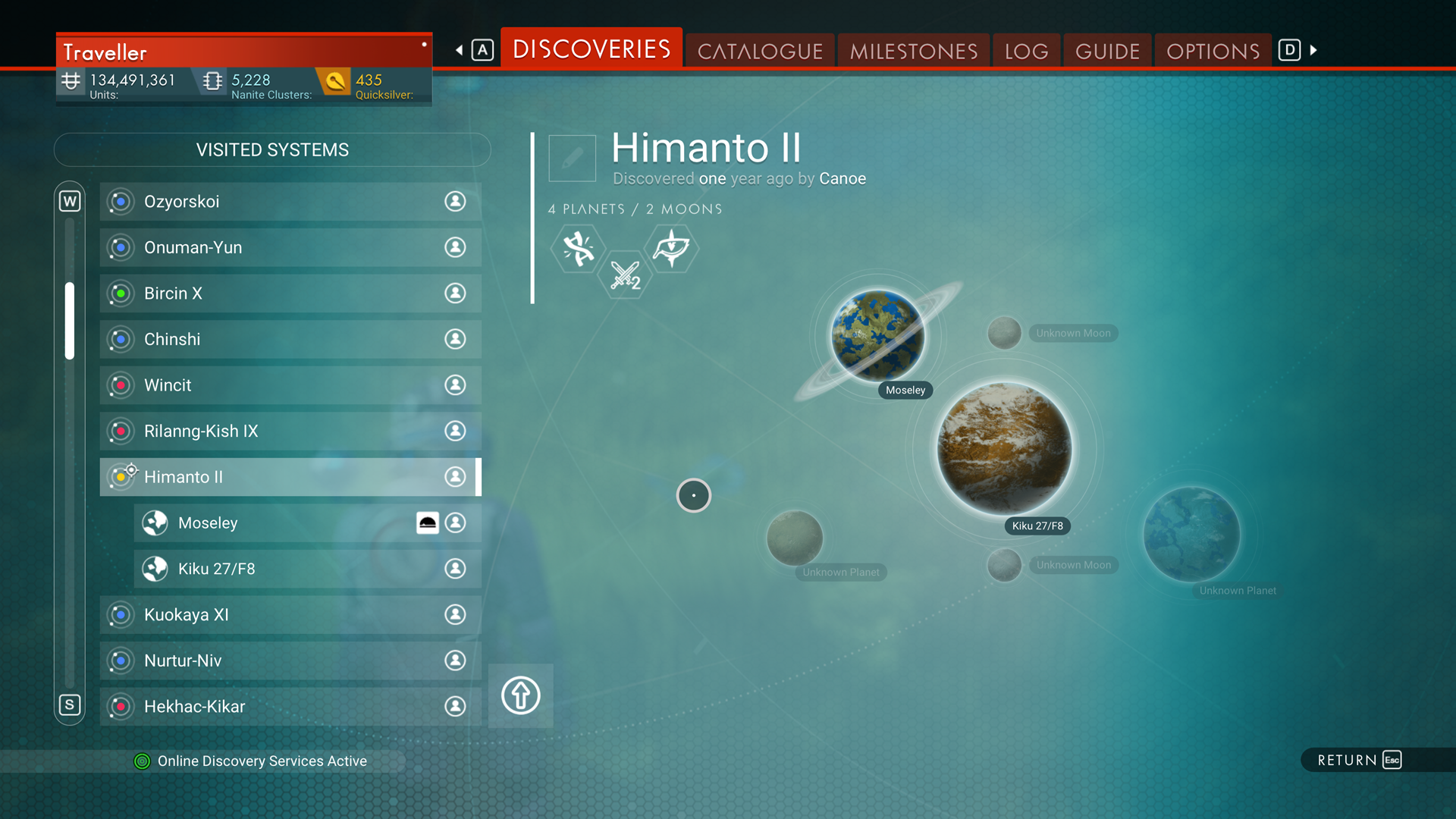Image resolution: width=1456 pixels, height=819 pixels.
Task: Choose the Onuman-Yun system
Action: (290, 247)
